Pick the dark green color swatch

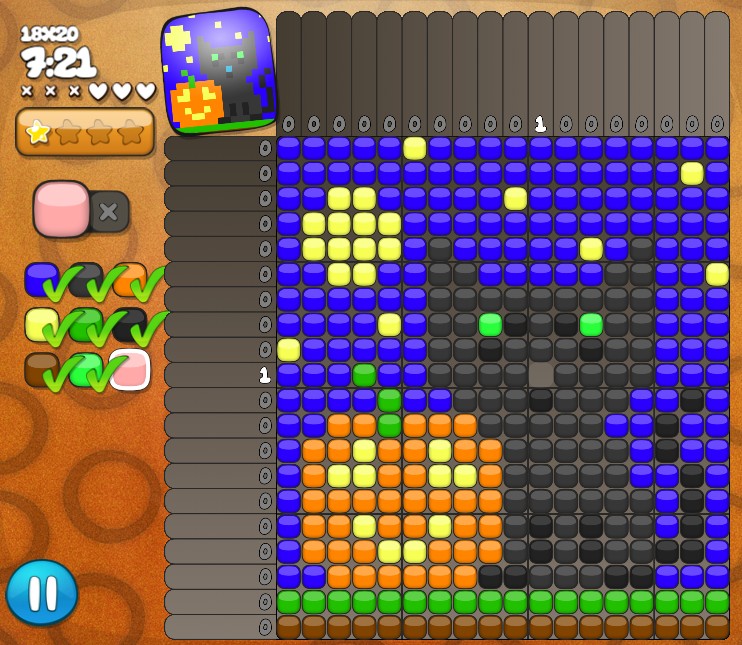click(84, 324)
